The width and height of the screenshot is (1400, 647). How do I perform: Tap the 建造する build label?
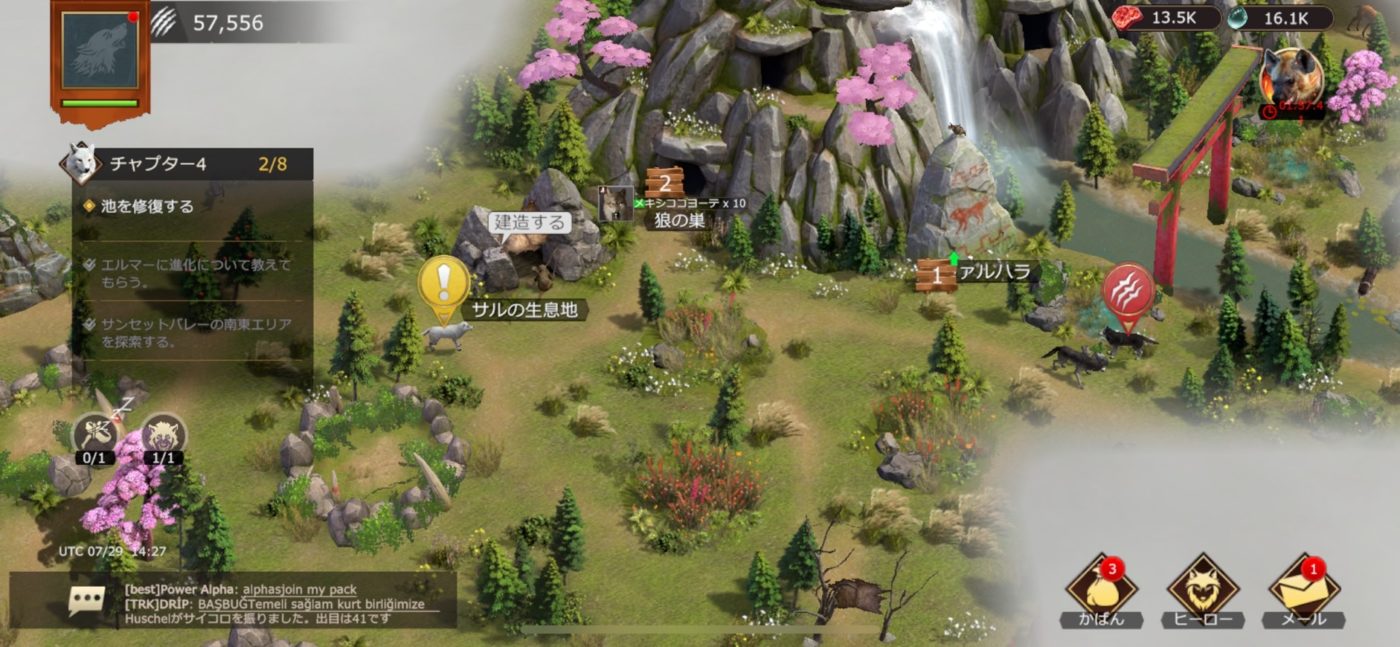(530, 222)
